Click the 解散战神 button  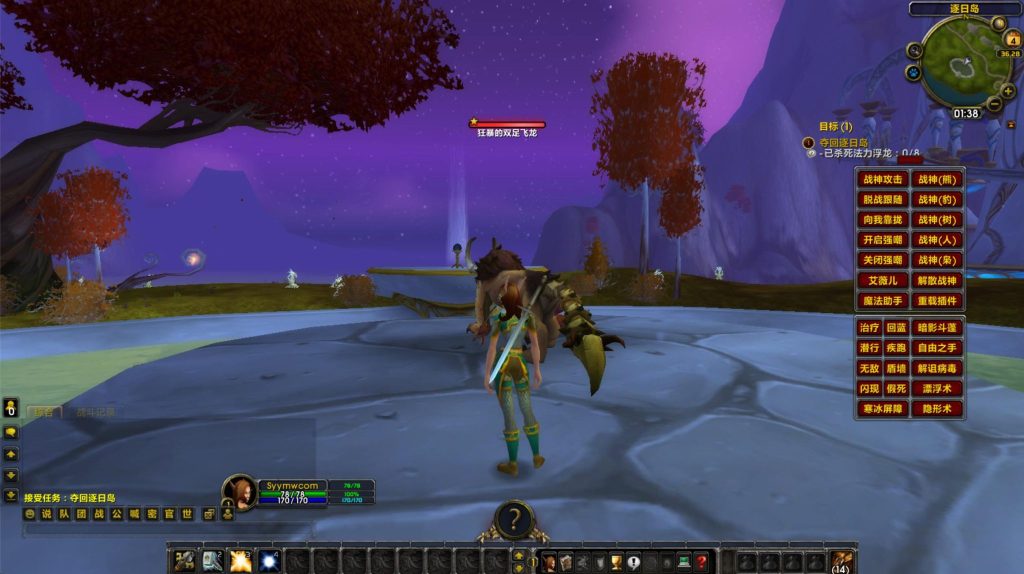point(938,281)
